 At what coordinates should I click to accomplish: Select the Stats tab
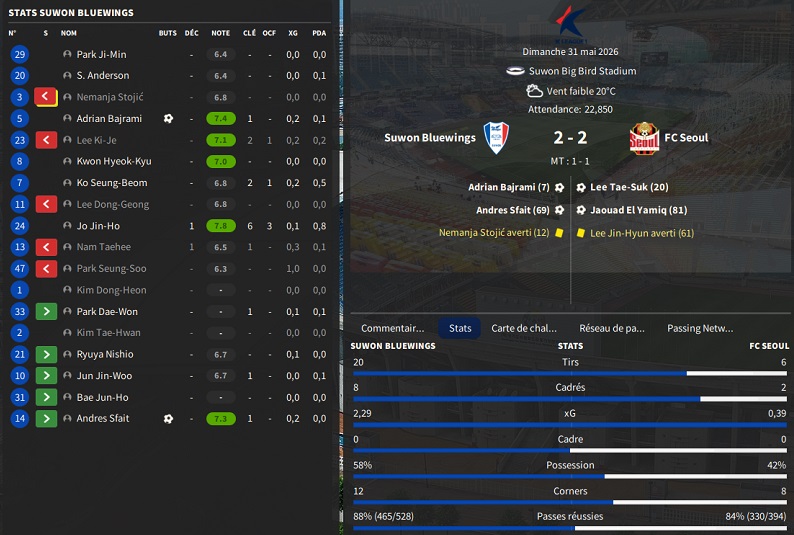click(x=460, y=328)
